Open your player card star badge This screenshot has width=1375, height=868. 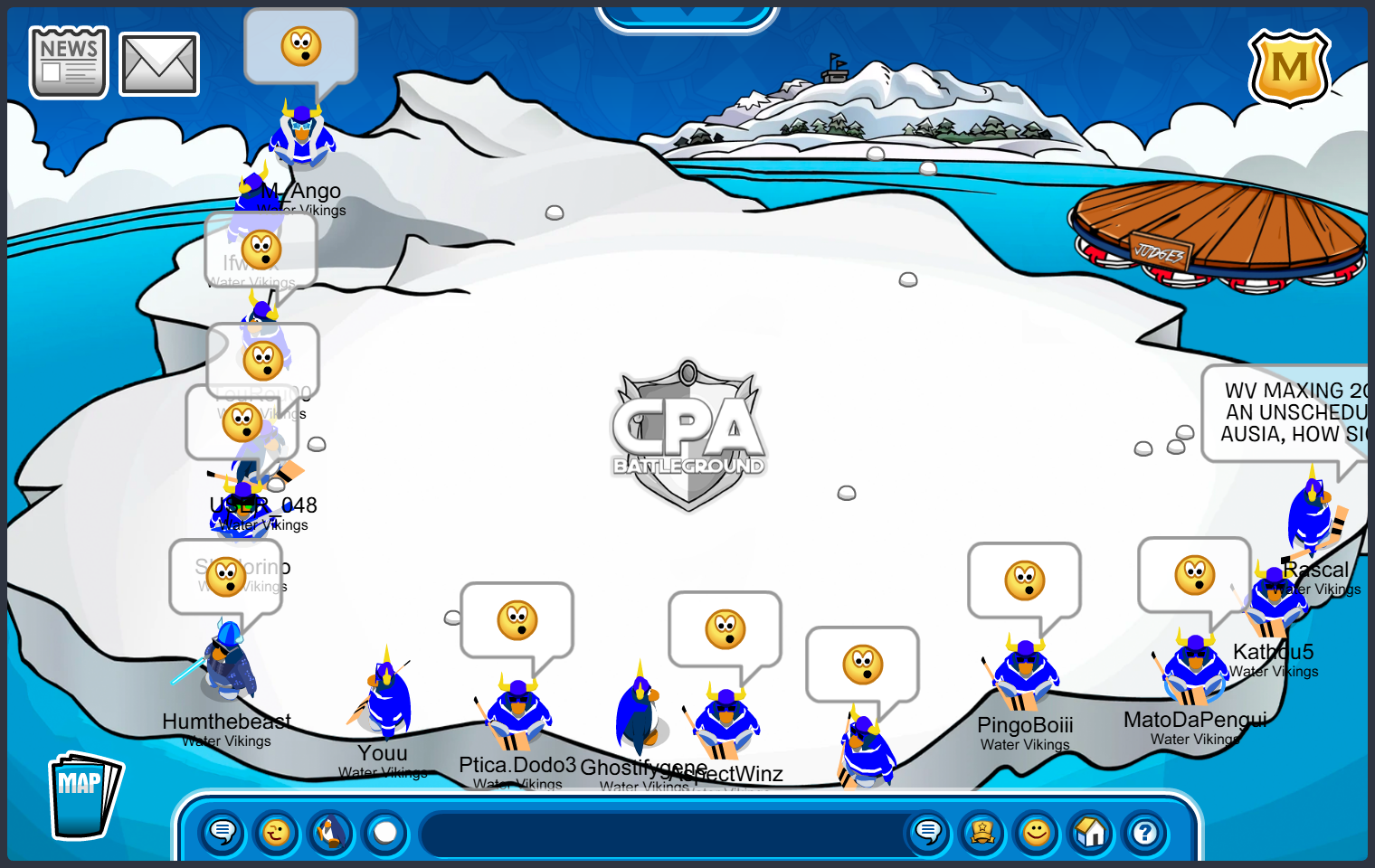click(x=982, y=832)
